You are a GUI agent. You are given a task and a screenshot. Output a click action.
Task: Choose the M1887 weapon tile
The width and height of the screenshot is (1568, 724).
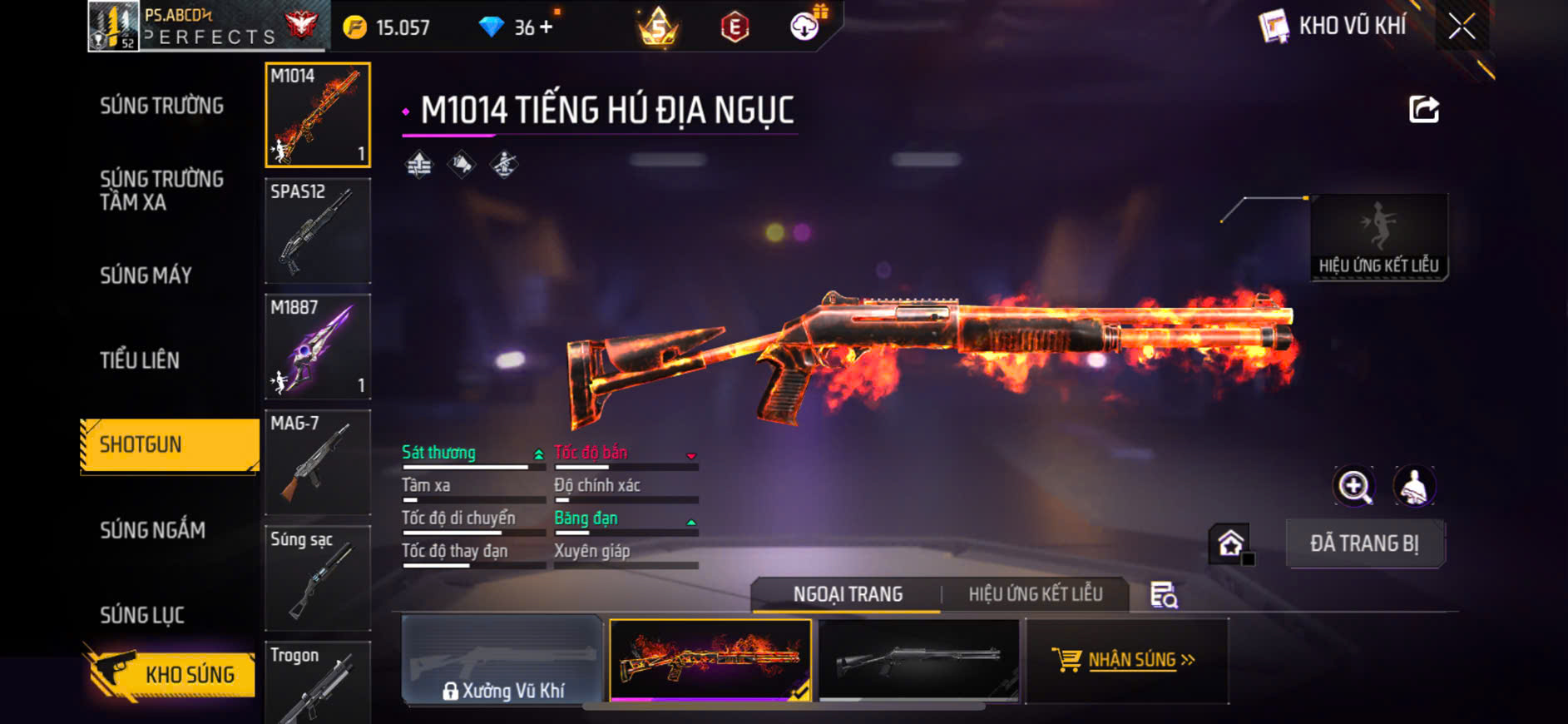point(318,346)
